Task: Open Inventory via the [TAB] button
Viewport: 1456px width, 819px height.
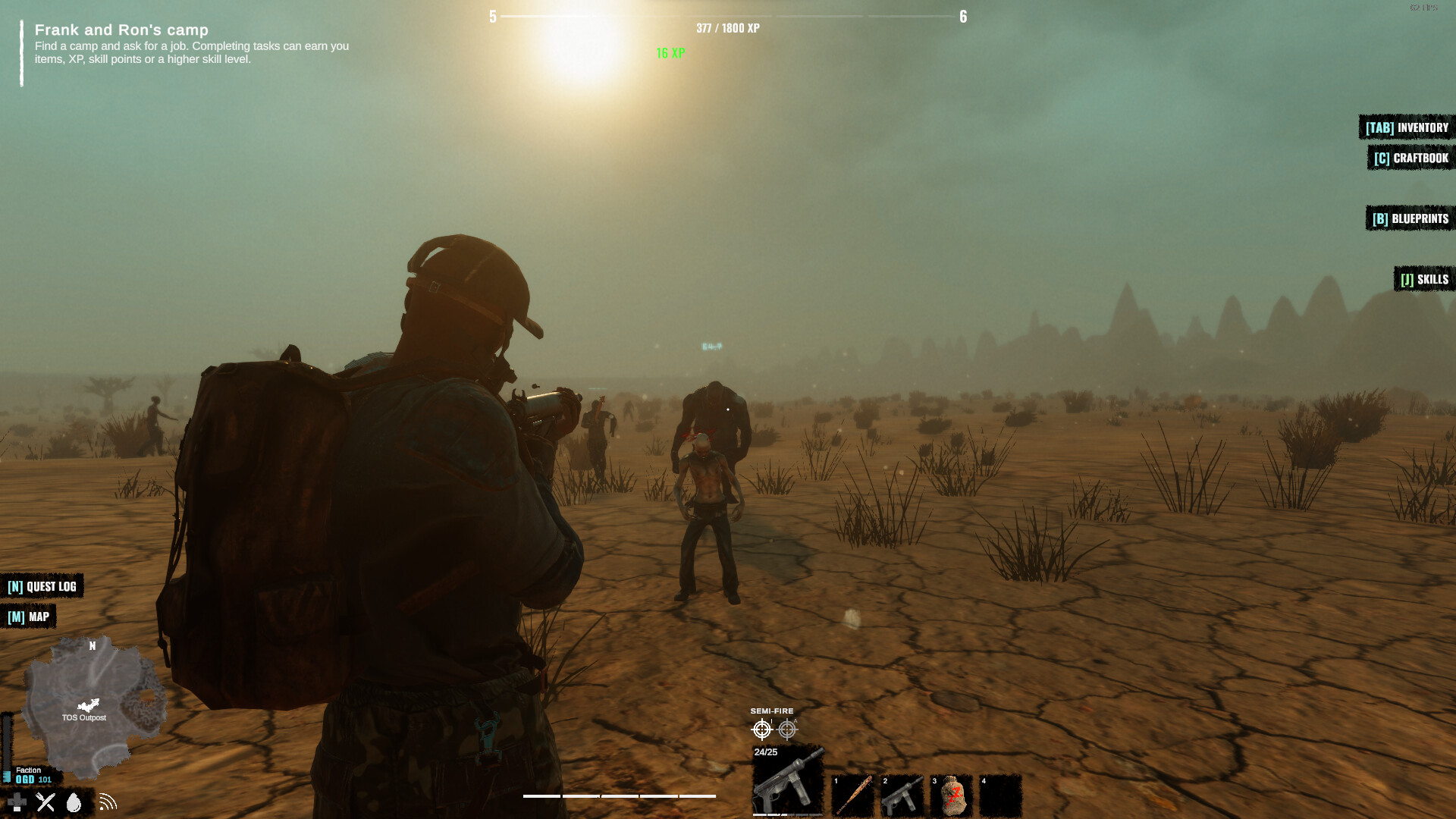Action: click(1404, 127)
